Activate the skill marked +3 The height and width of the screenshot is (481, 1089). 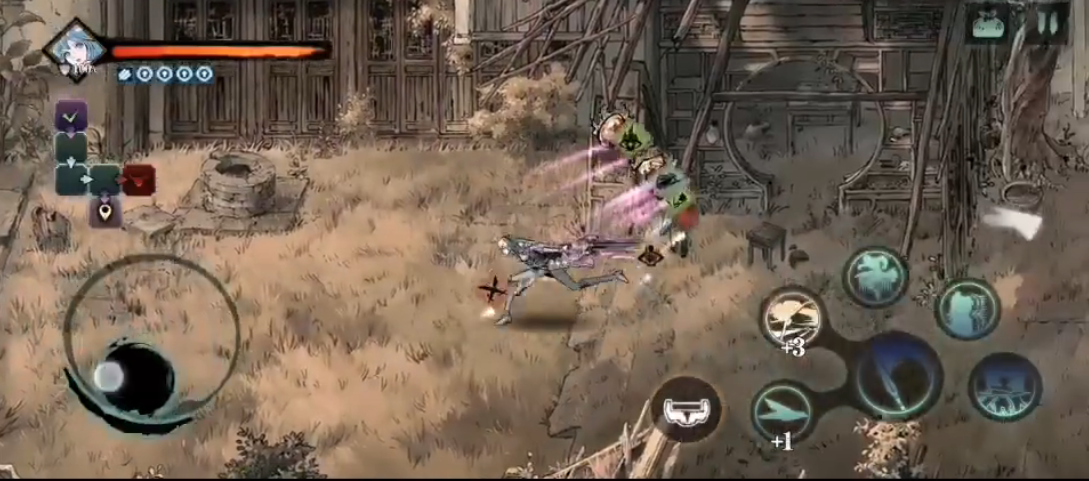792,318
